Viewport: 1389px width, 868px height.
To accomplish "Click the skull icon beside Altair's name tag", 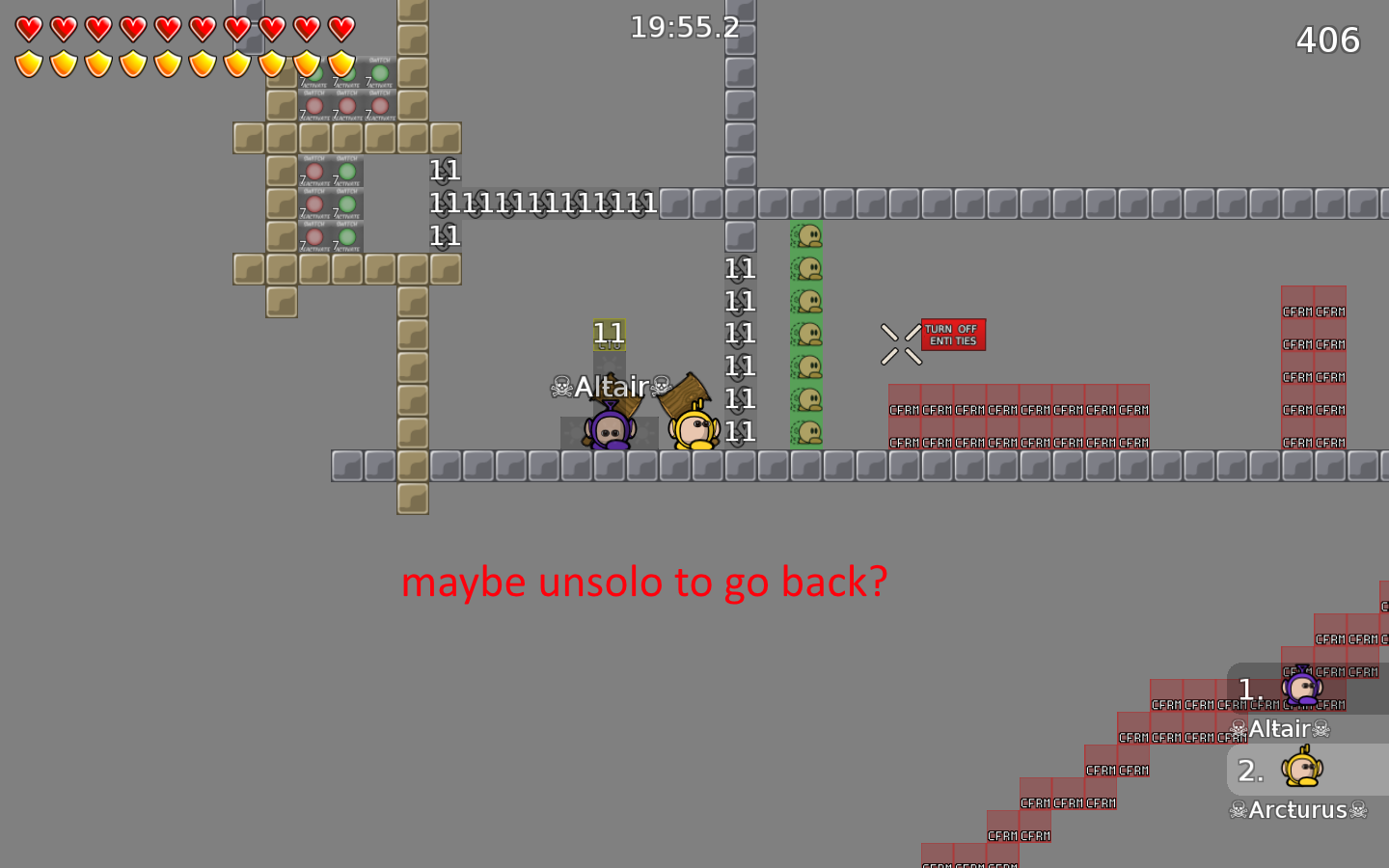I will click(x=560, y=387).
